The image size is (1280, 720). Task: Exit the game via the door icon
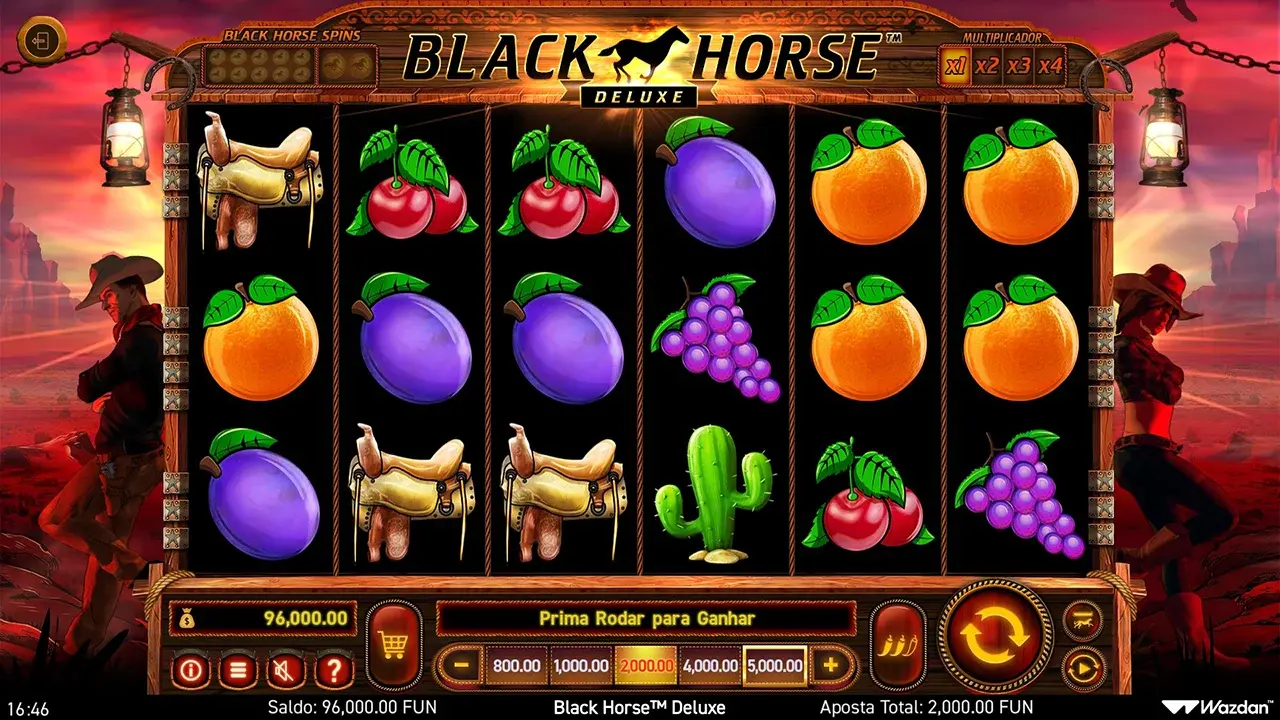click(42, 41)
